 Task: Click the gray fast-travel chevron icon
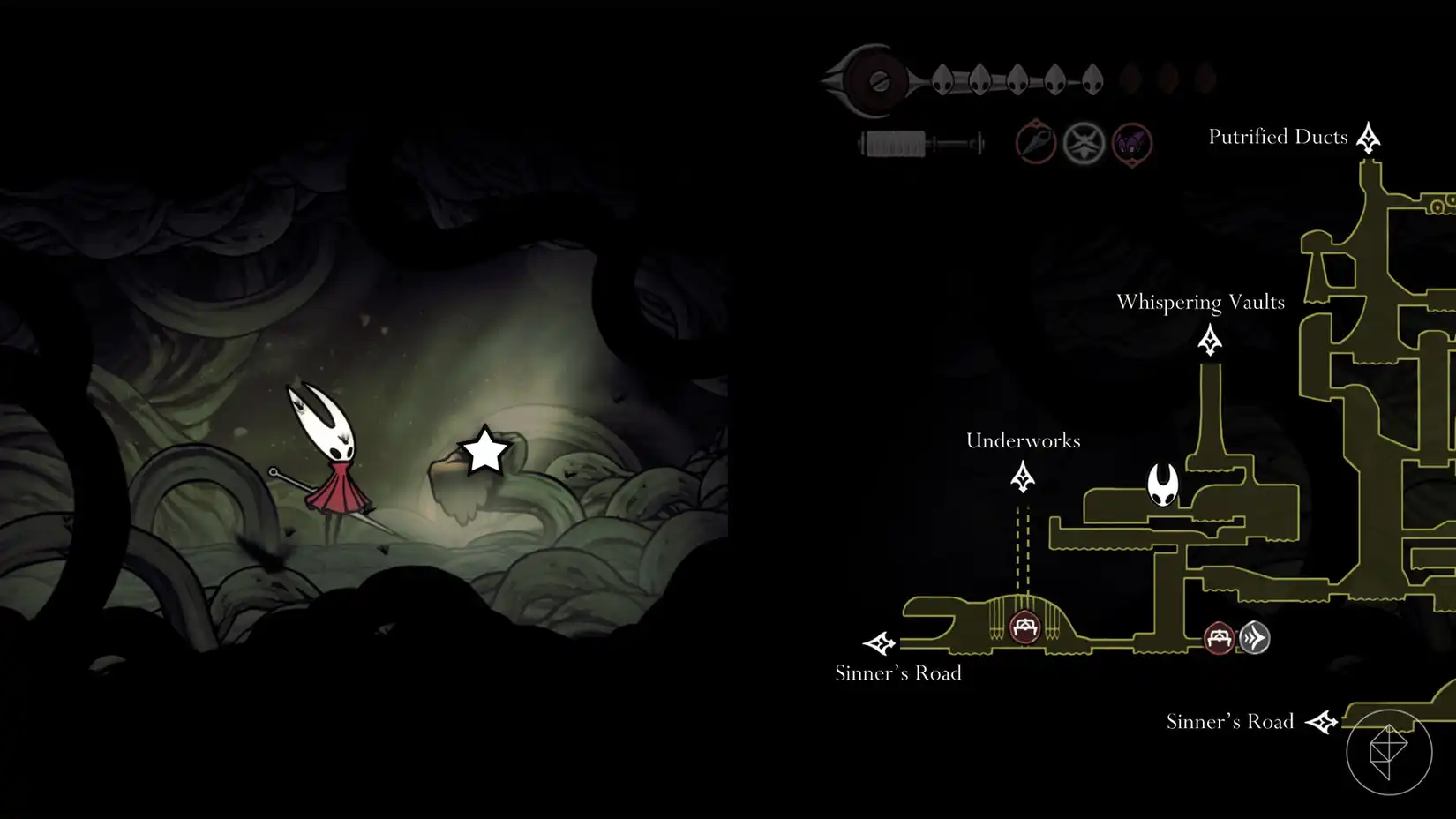tap(1256, 636)
